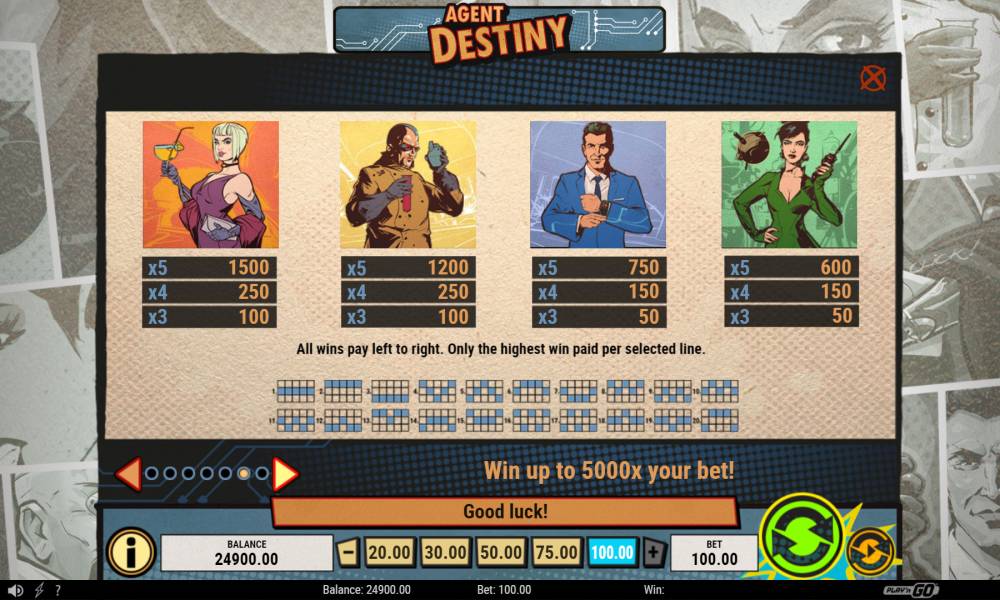Screen dimensions: 1000x600
Task: Start autoplay with the orange button
Action: (870, 551)
